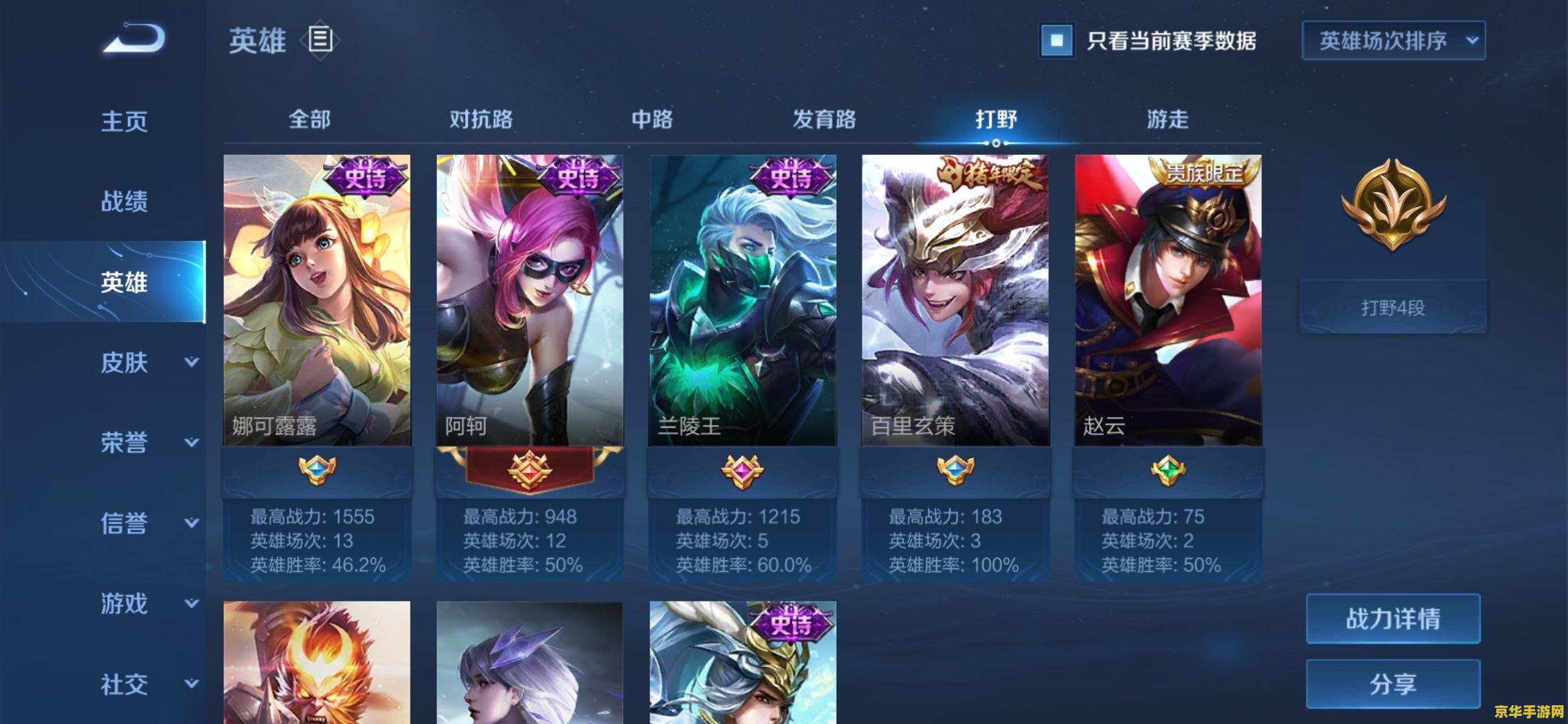Toggle 只看当前赛季数据 checkbox

click(1057, 40)
